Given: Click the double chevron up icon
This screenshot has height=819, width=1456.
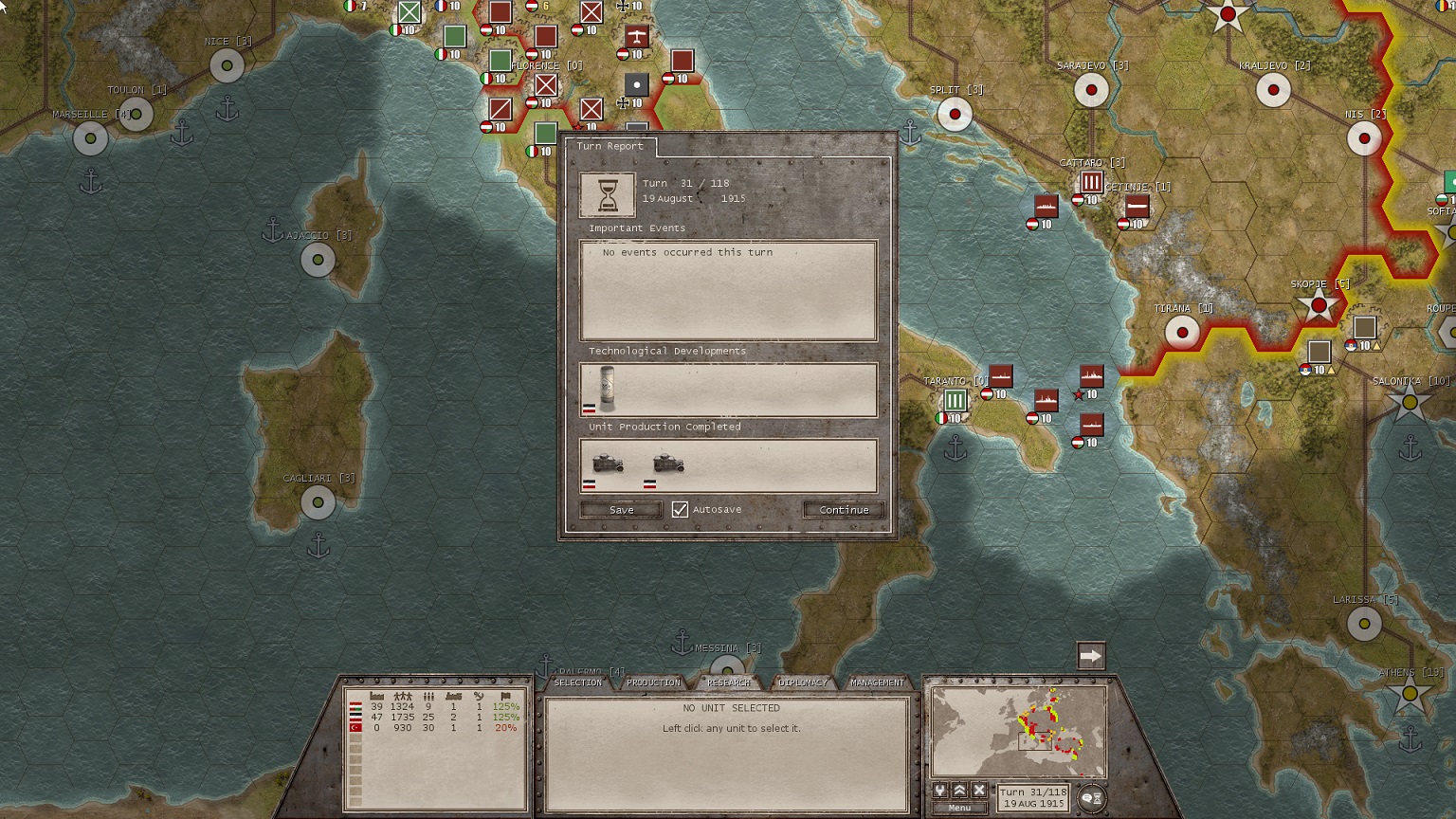Looking at the screenshot, I should point(959,791).
